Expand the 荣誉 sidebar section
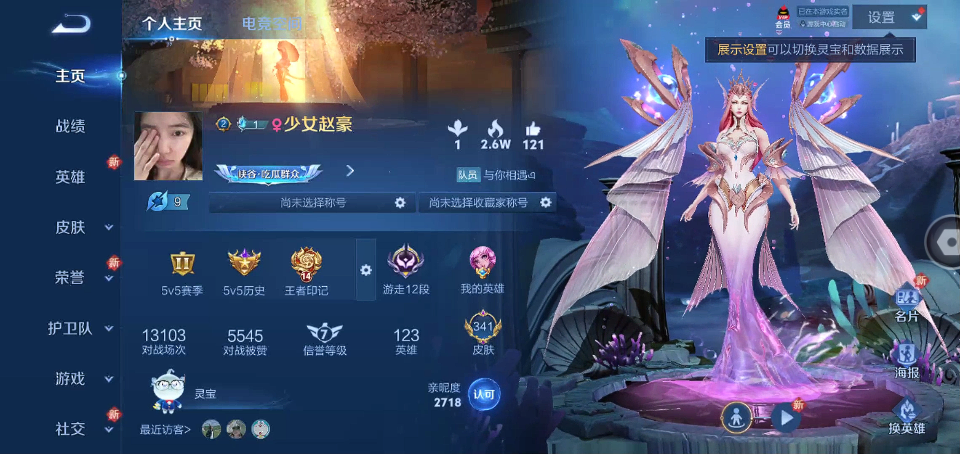Image resolution: width=960 pixels, height=454 pixels. point(70,277)
